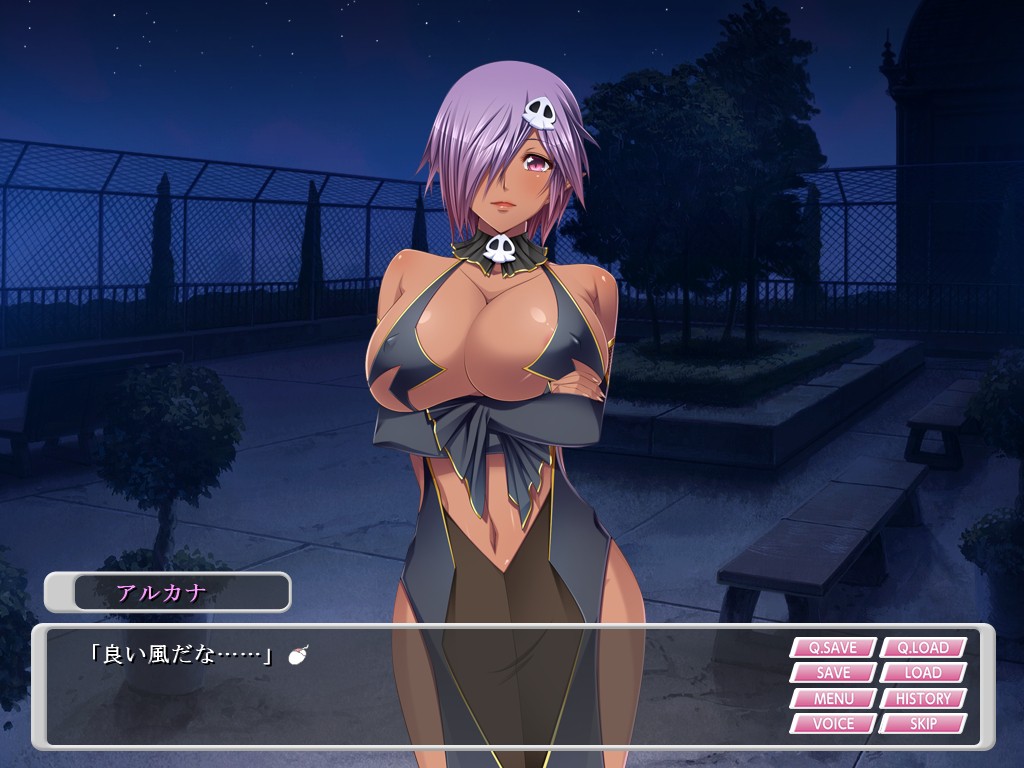Use the Q.LOAD quick load button
Viewport: 1024px width, 768px height.
[923, 647]
